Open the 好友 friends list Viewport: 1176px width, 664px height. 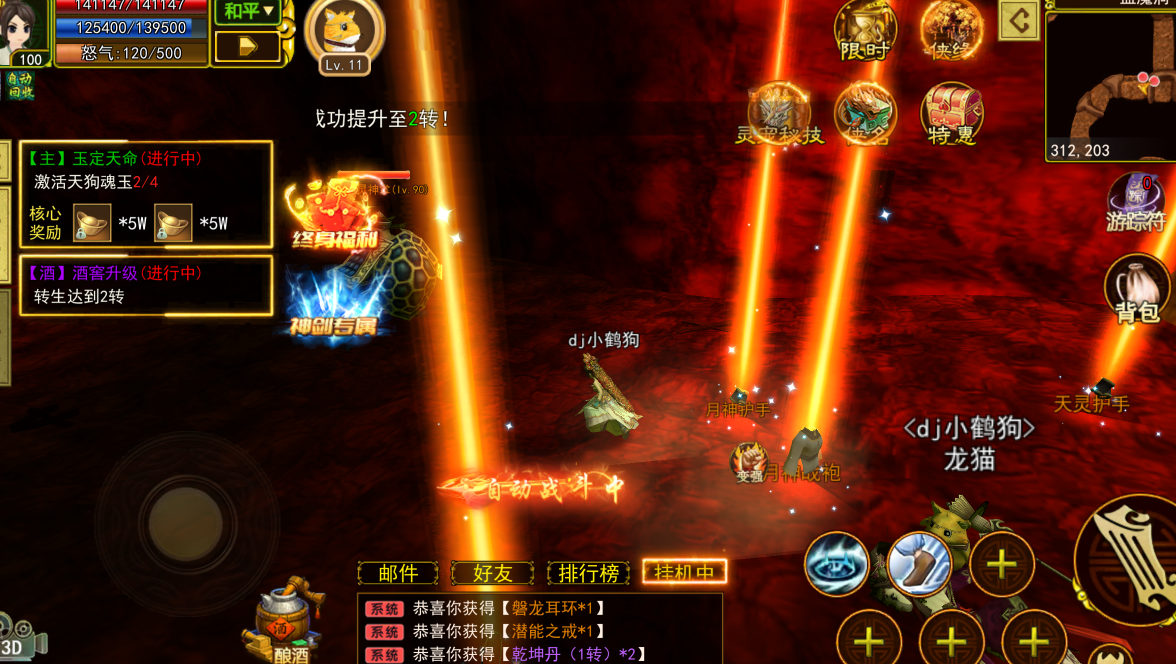tap(492, 573)
